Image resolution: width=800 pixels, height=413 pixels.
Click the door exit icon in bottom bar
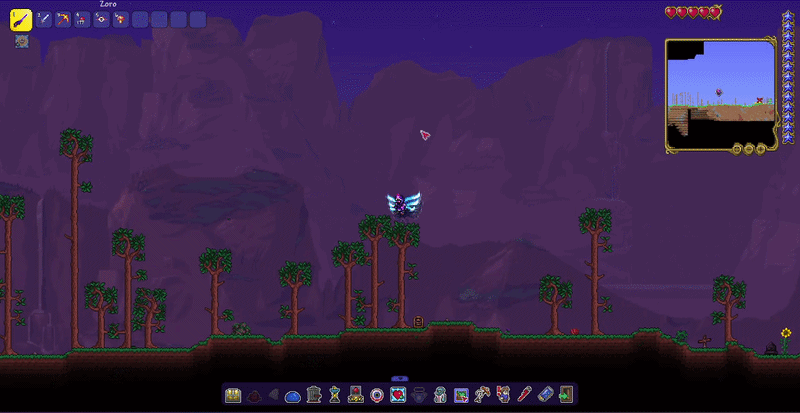pos(566,395)
